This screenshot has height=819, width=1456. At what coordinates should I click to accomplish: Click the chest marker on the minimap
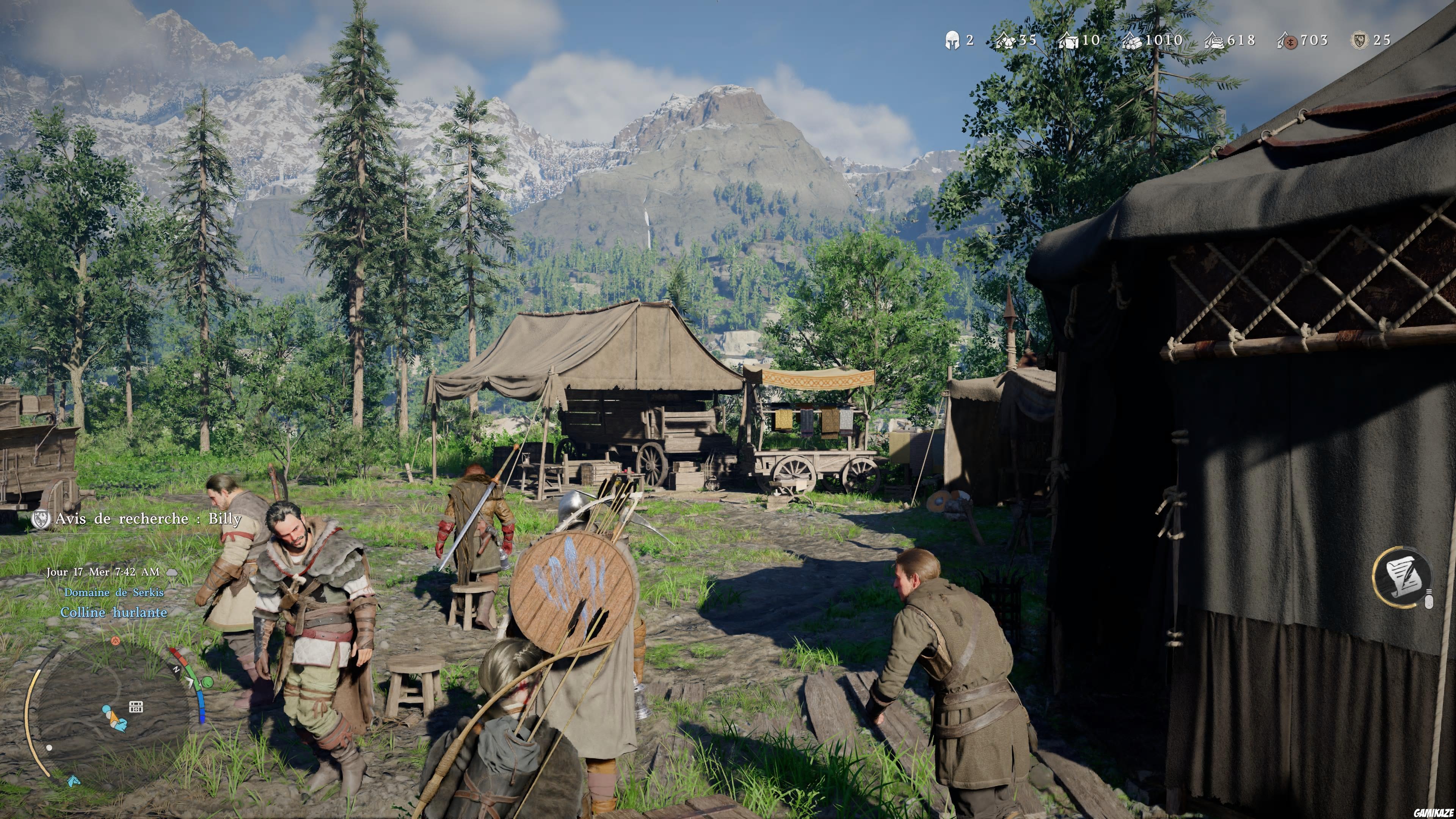pyautogui.click(x=136, y=706)
